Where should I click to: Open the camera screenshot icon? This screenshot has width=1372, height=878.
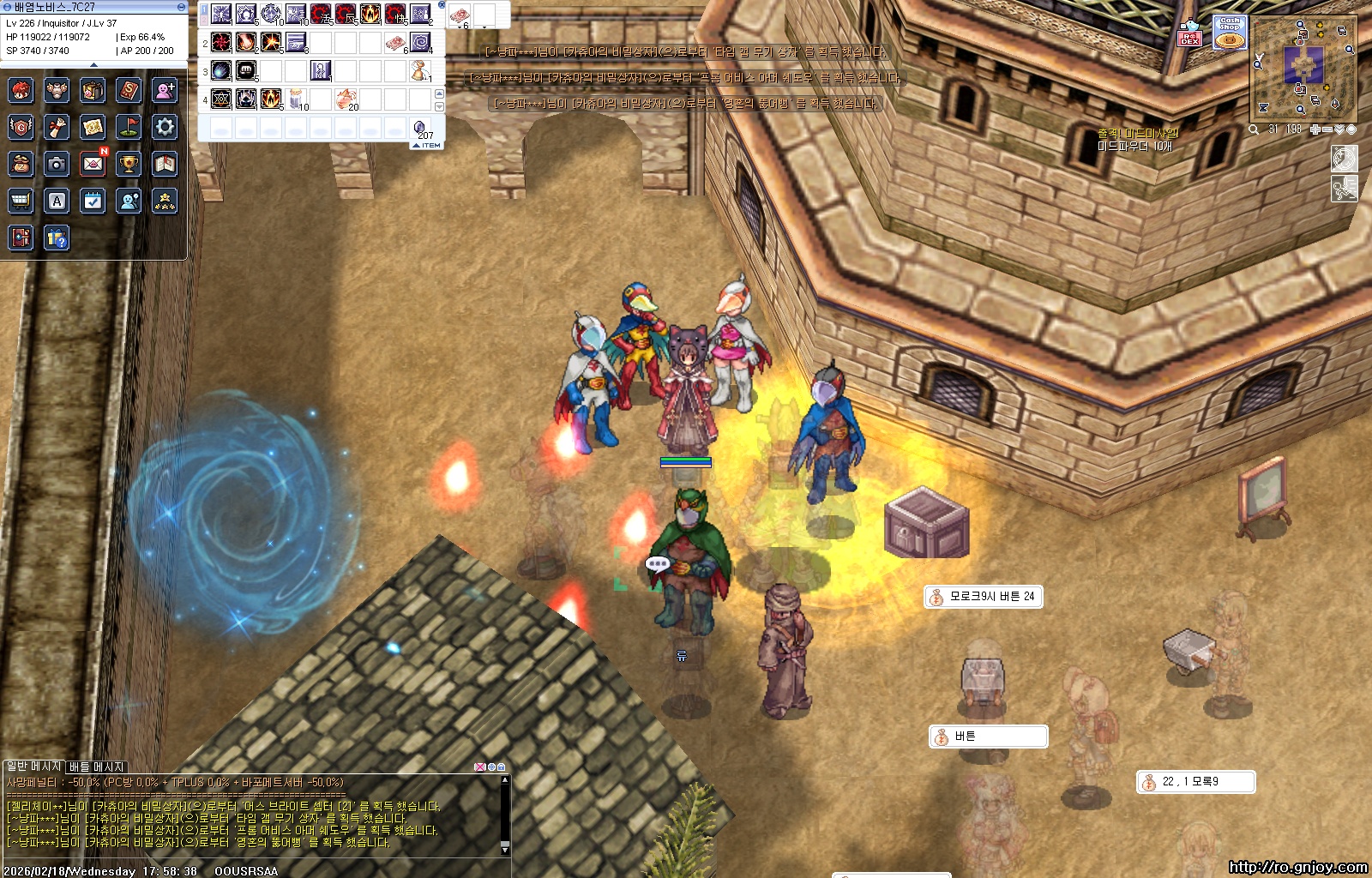pos(57,164)
